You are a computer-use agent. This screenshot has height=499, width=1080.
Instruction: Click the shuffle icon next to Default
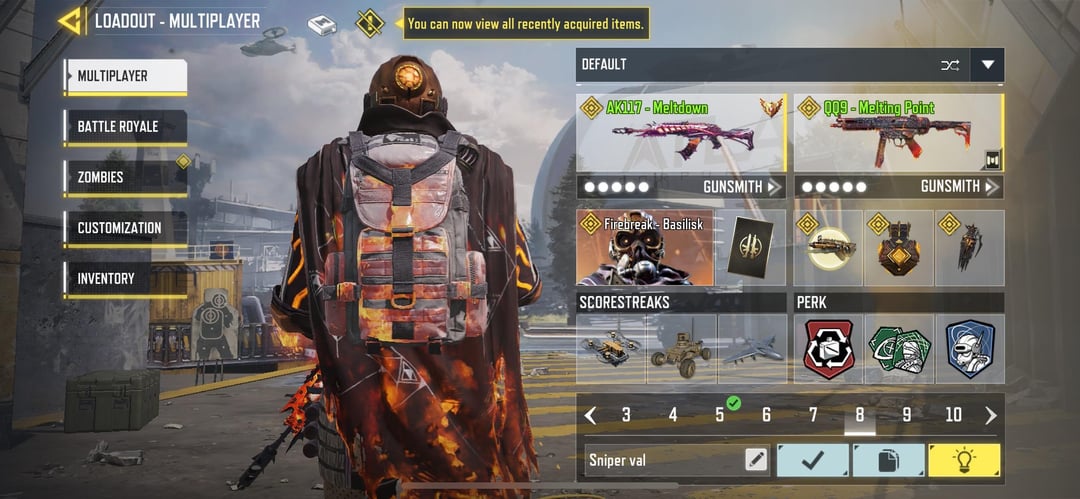click(949, 65)
